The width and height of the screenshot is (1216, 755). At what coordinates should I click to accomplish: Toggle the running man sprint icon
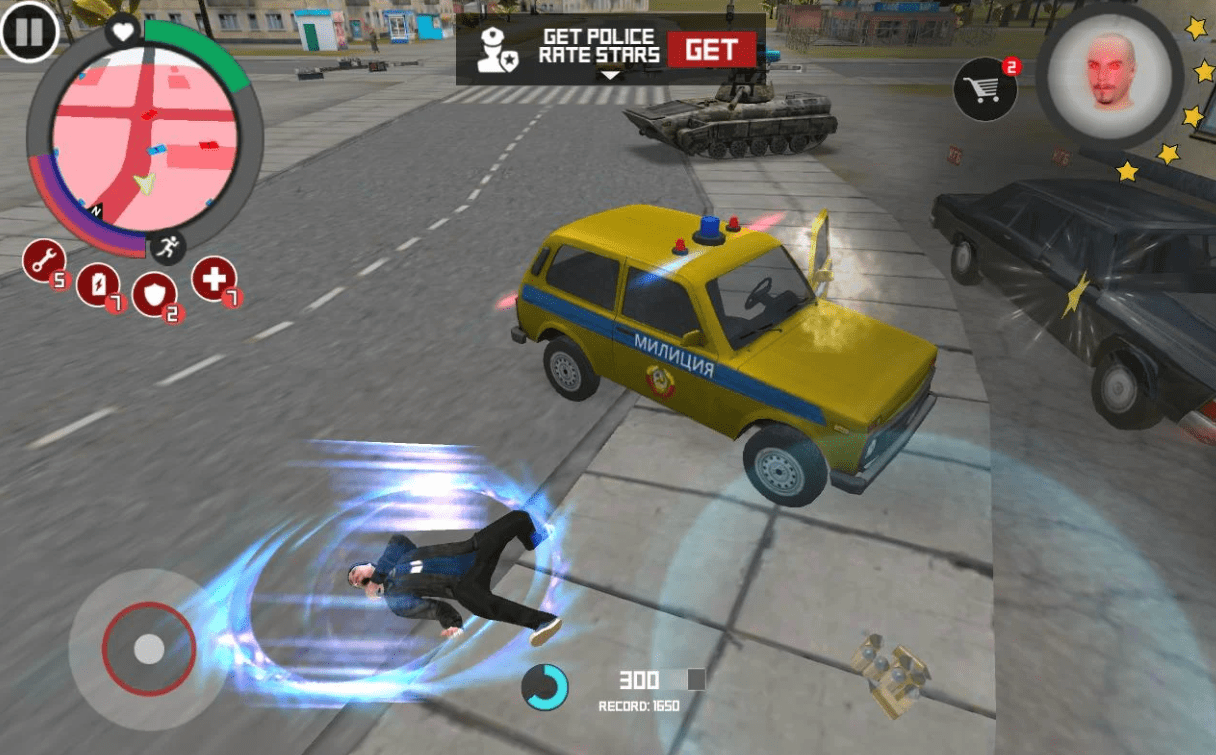coord(168,248)
